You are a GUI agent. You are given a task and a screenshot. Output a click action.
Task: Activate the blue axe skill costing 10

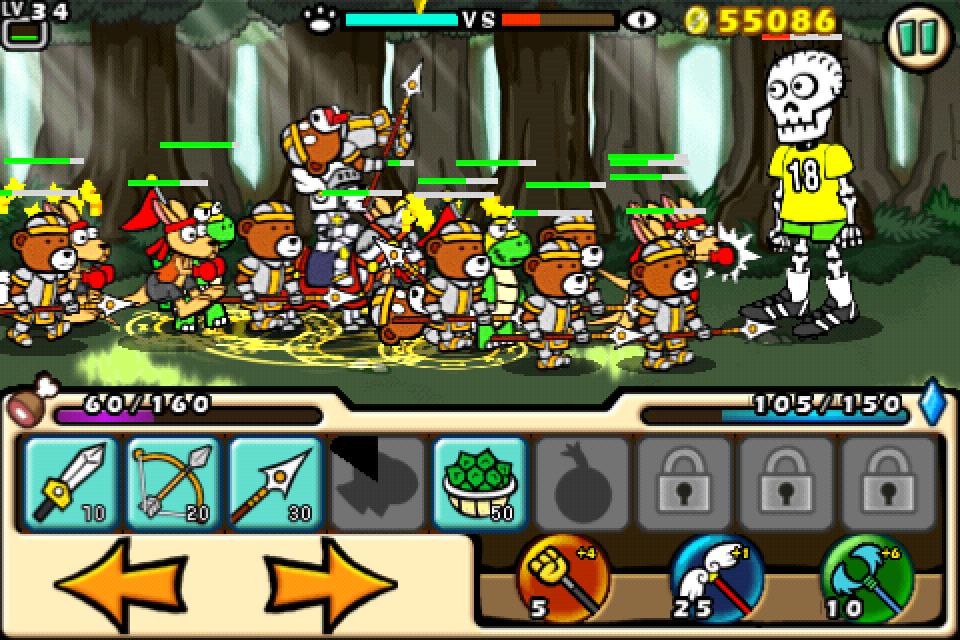click(866, 580)
